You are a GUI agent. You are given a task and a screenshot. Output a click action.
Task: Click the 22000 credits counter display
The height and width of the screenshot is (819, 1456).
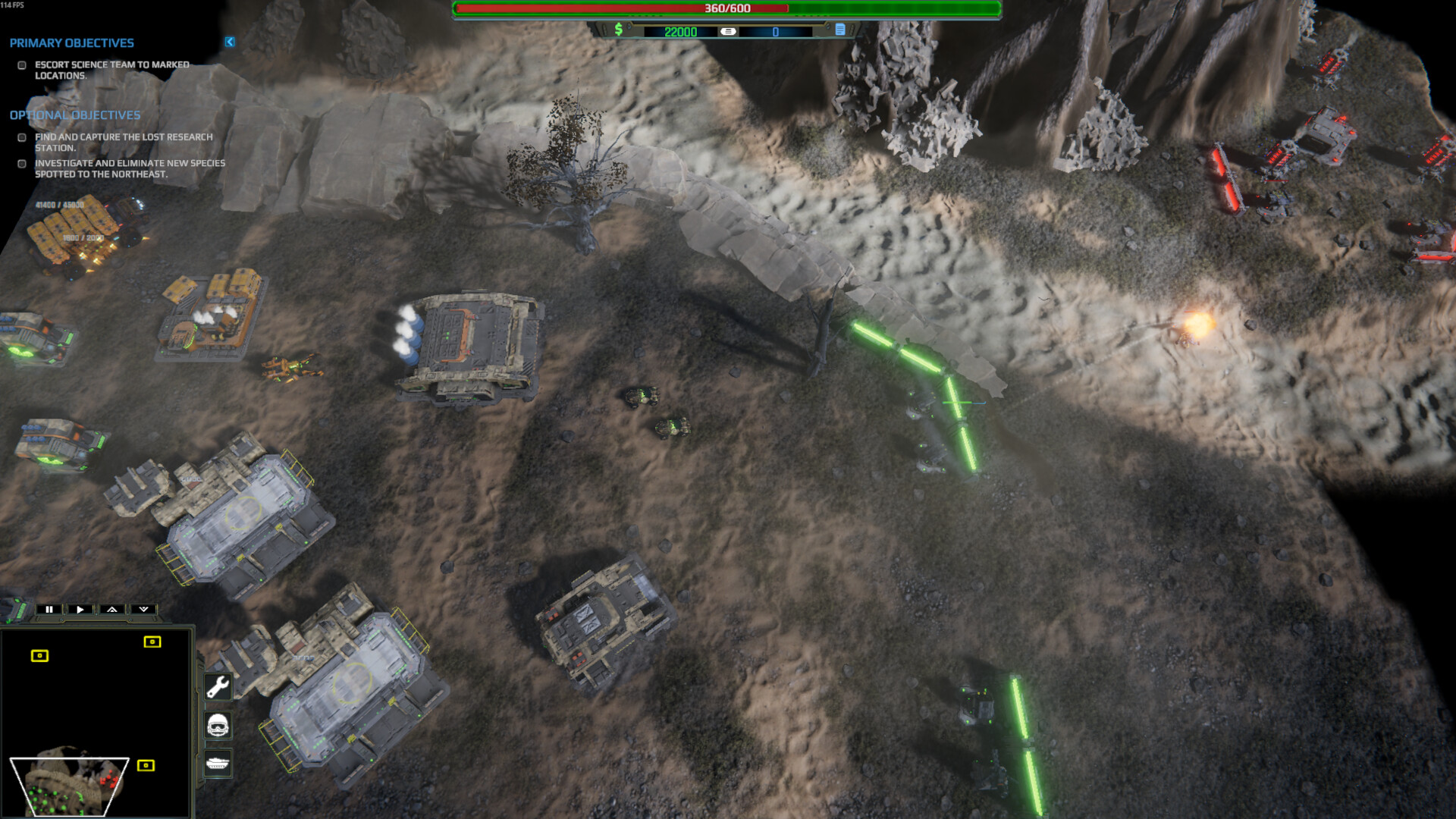(681, 32)
